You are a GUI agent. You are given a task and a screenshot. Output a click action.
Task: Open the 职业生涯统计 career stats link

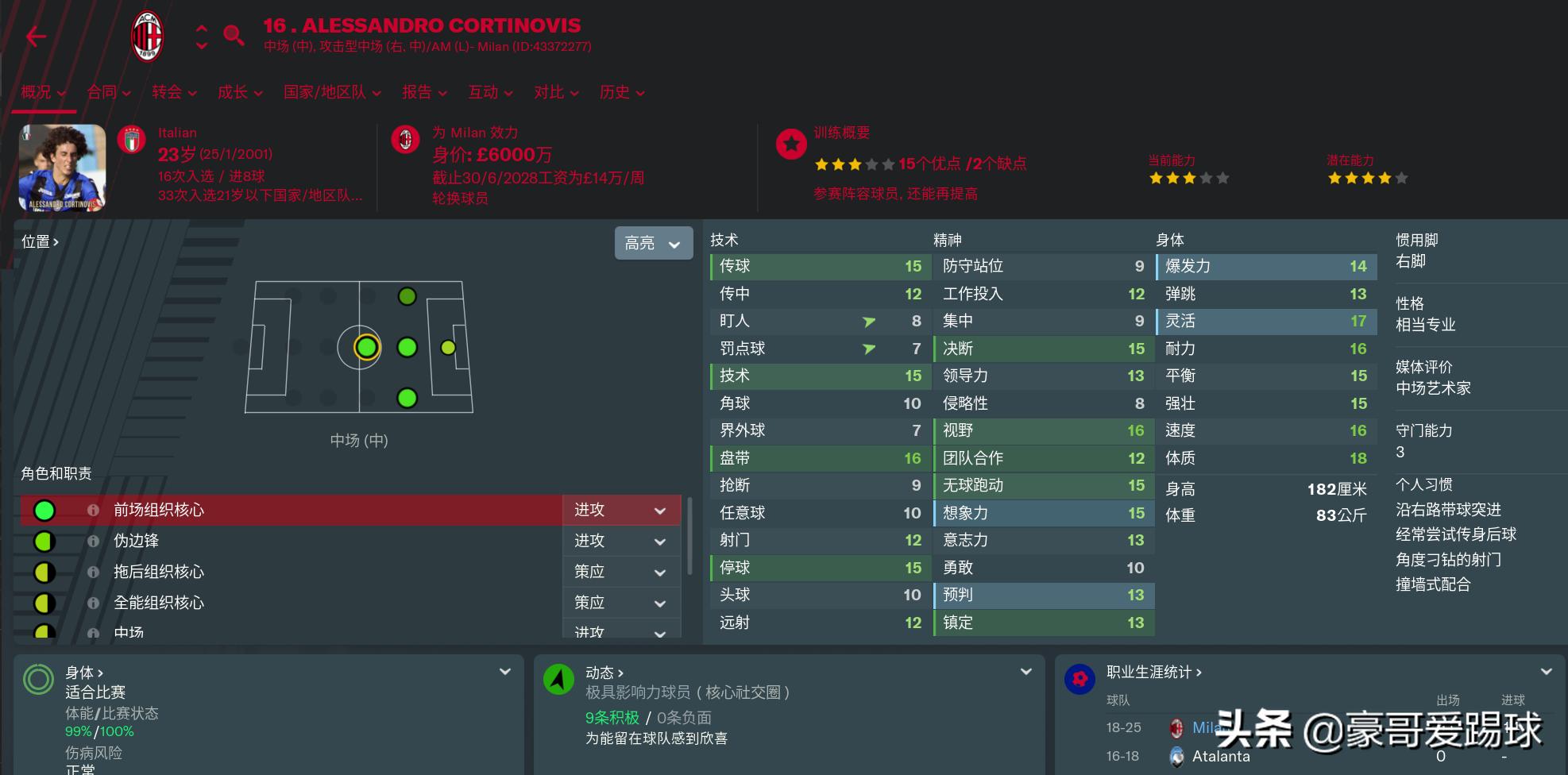click(x=1147, y=672)
